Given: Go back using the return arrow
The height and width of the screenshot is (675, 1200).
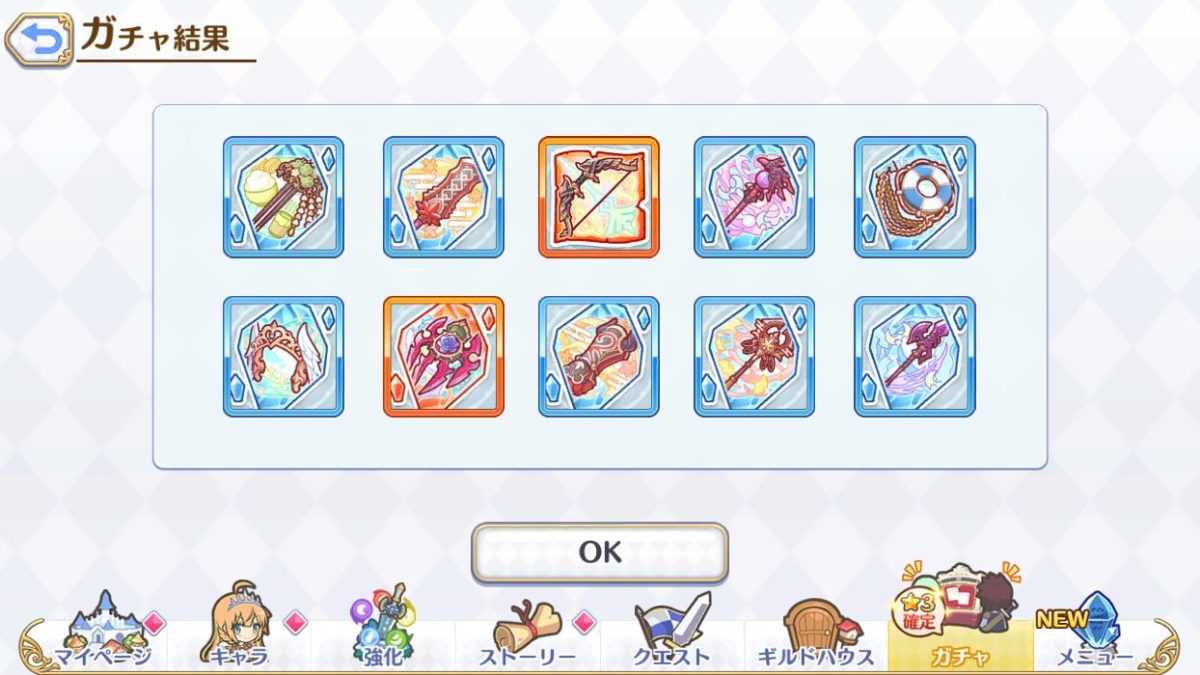Looking at the screenshot, I should (x=39, y=40).
